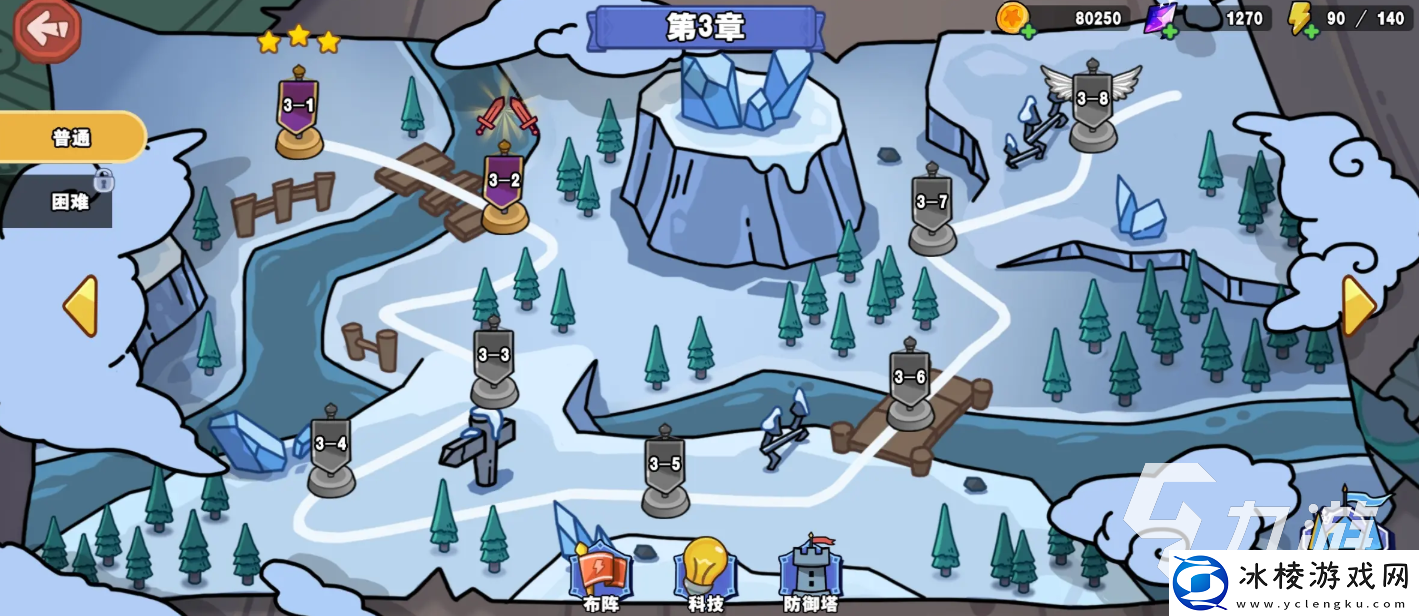Buy more purple gems with plus
1419x616 pixels.
(1170, 32)
